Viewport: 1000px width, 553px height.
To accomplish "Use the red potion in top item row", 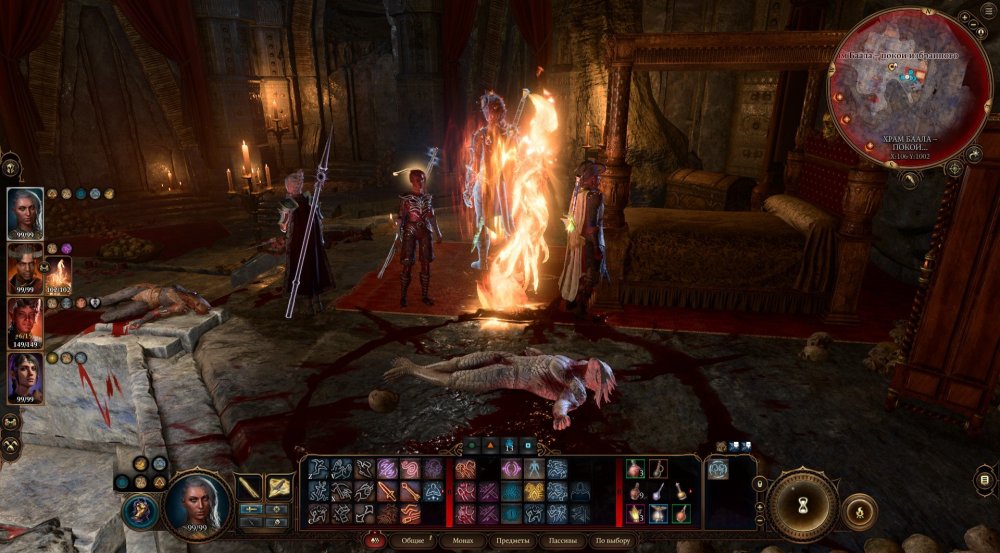I will 636,468.
